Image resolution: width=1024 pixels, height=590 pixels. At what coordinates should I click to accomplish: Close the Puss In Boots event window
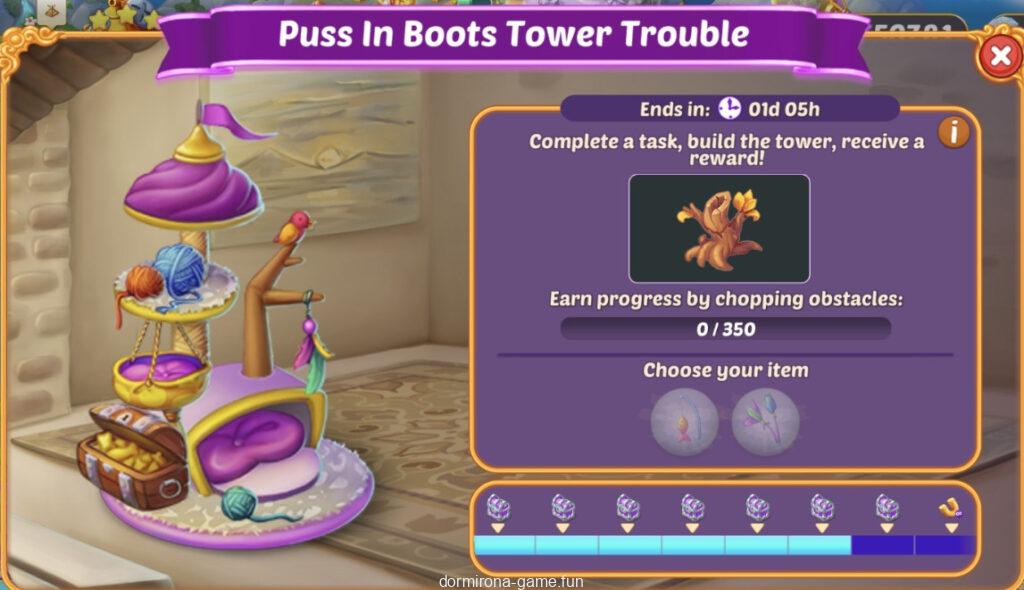[998, 57]
